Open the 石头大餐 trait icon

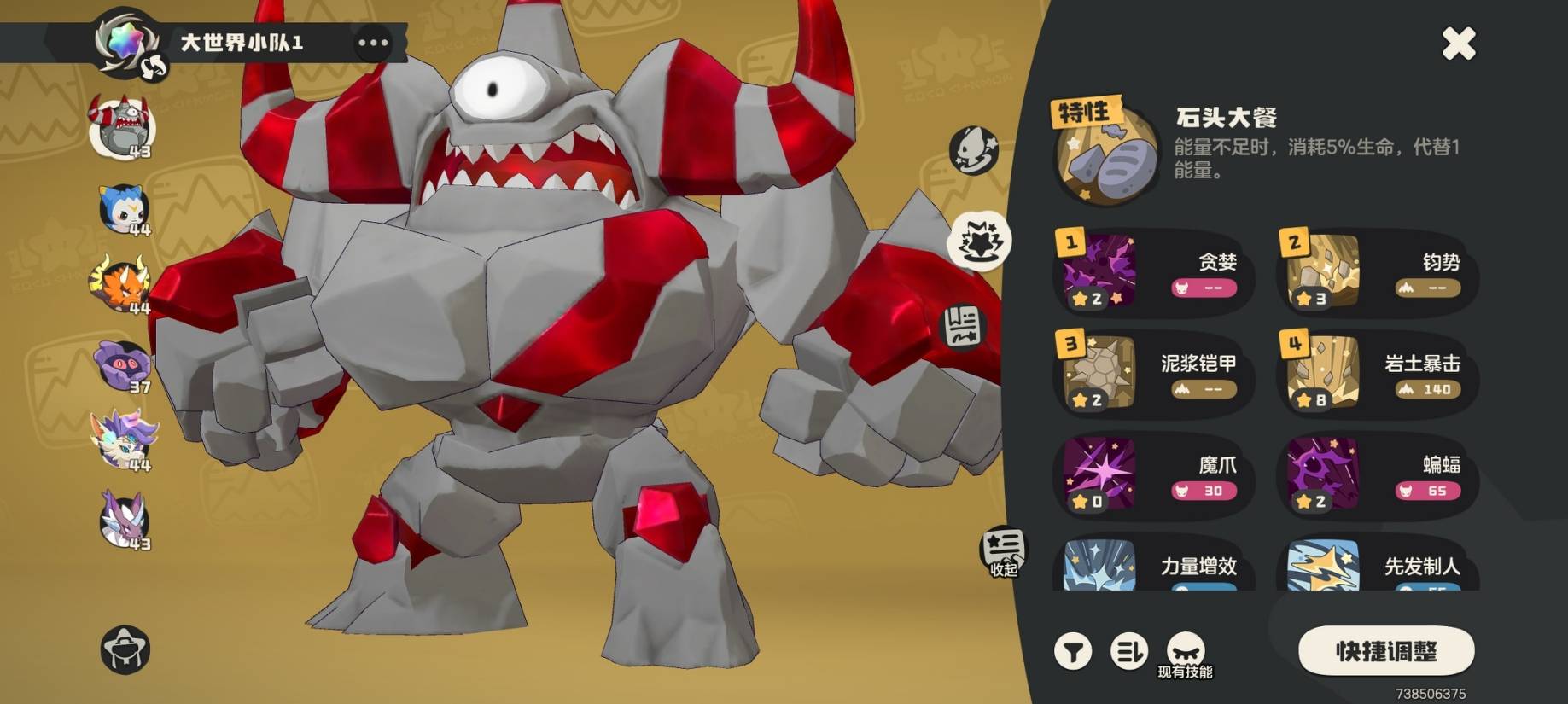pos(1106,155)
